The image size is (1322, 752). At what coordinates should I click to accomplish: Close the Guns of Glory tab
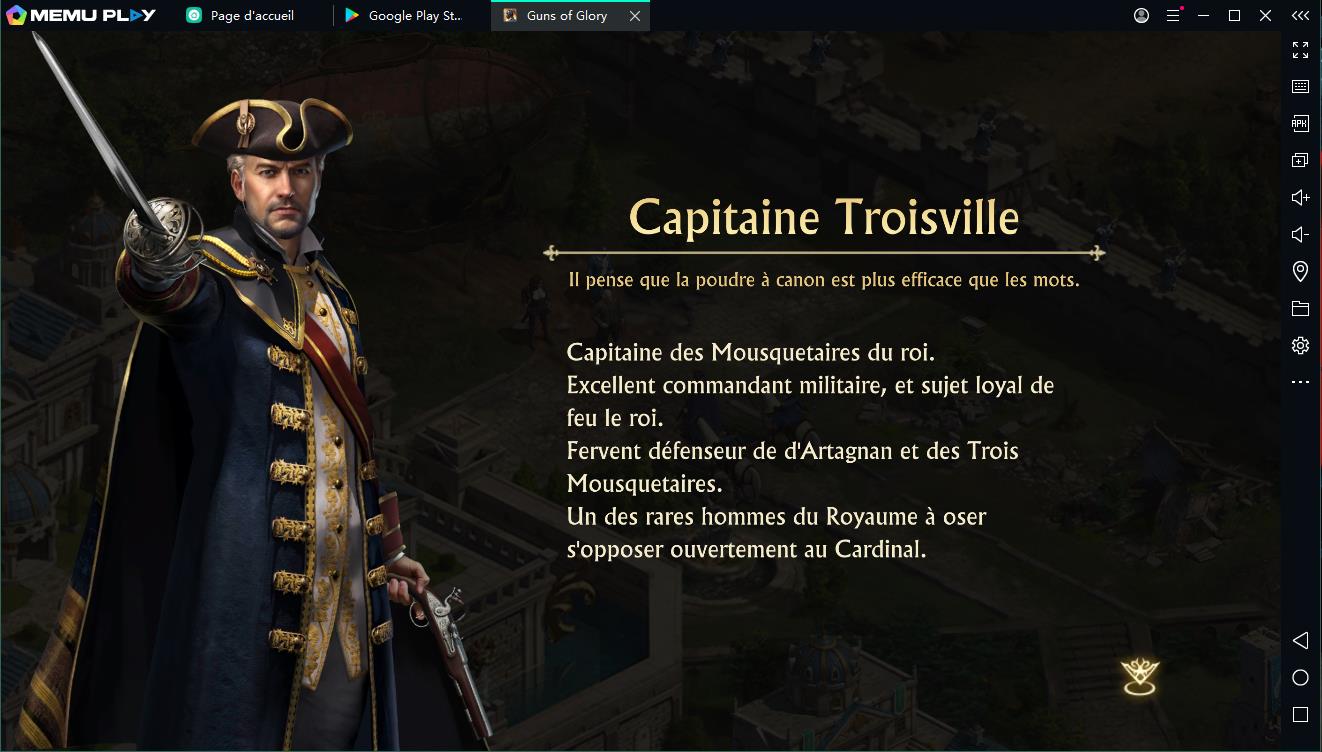pyautogui.click(x=635, y=16)
